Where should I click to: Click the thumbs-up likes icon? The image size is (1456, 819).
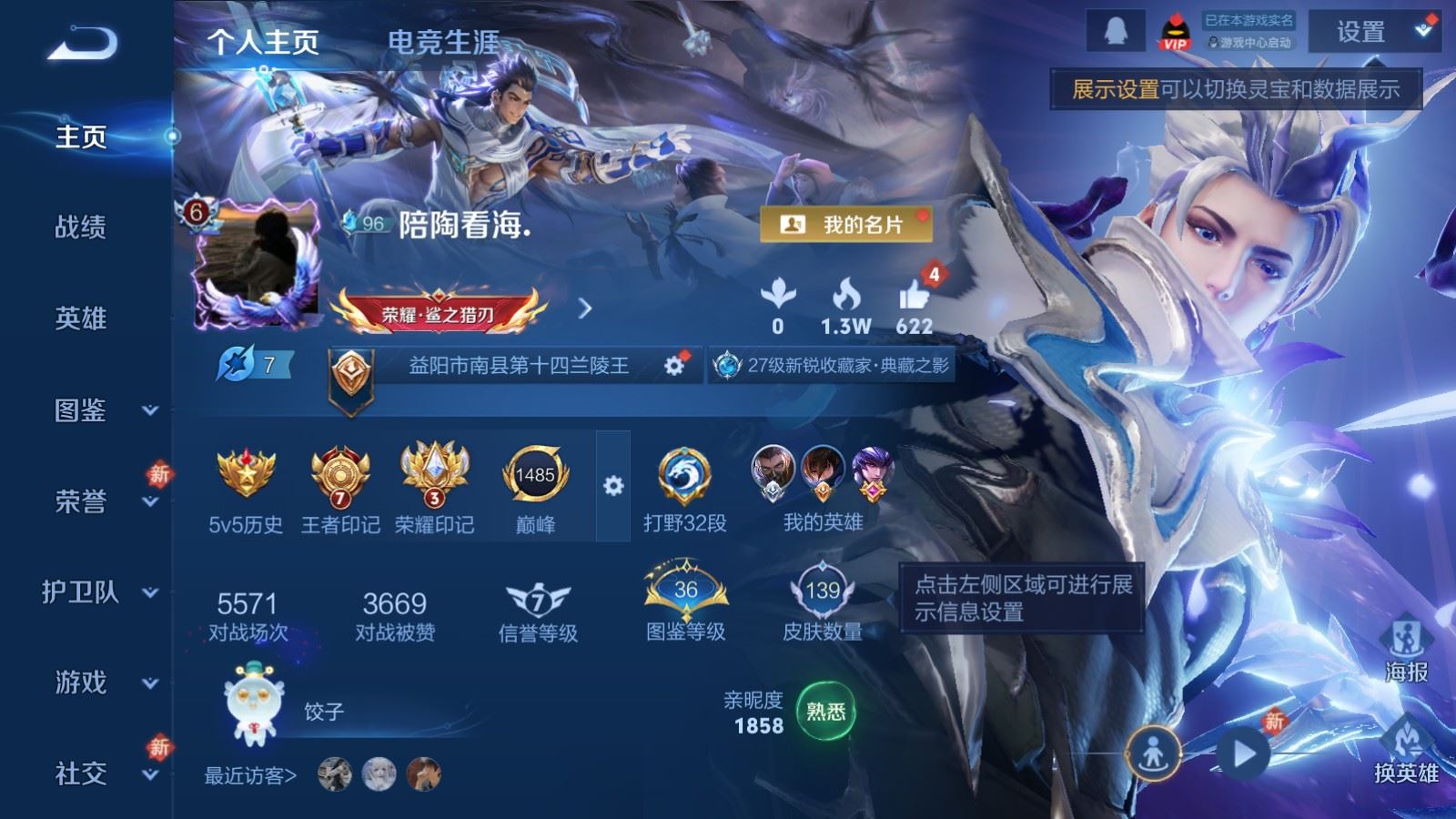(914, 297)
